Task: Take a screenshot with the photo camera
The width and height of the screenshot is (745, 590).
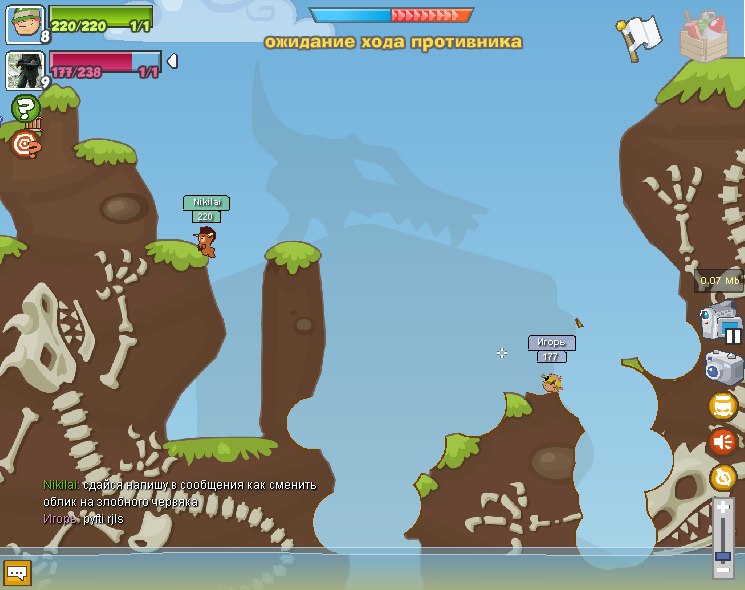Action: tap(723, 368)
